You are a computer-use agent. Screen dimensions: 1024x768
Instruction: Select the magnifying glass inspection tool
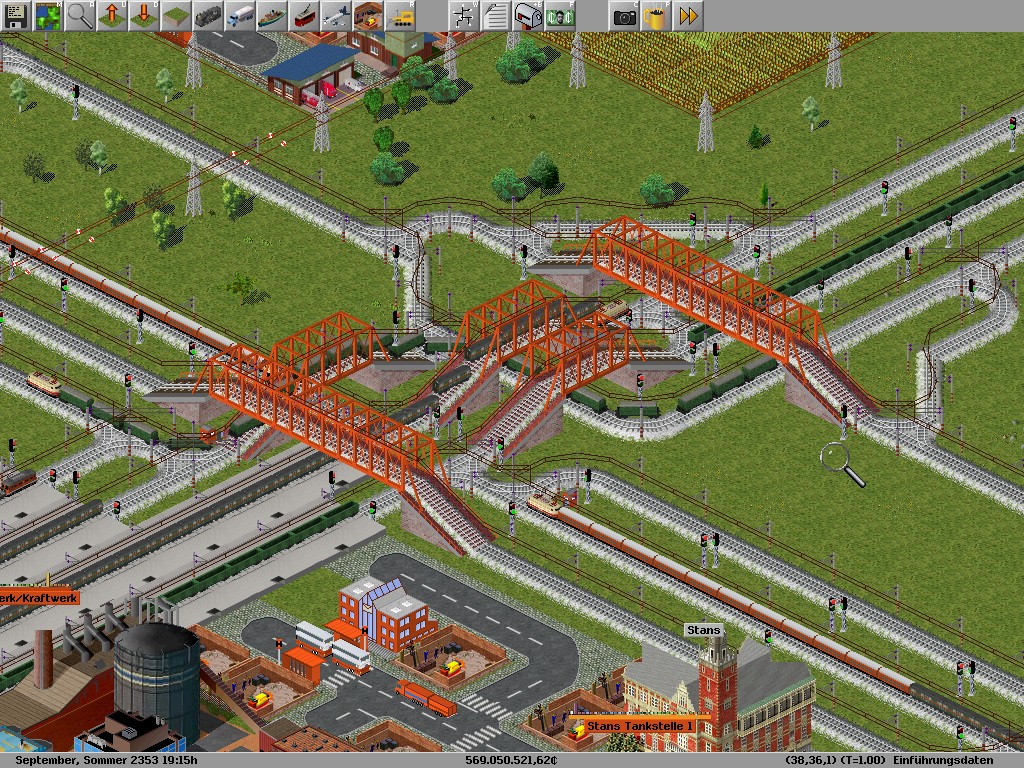(80, 16)
